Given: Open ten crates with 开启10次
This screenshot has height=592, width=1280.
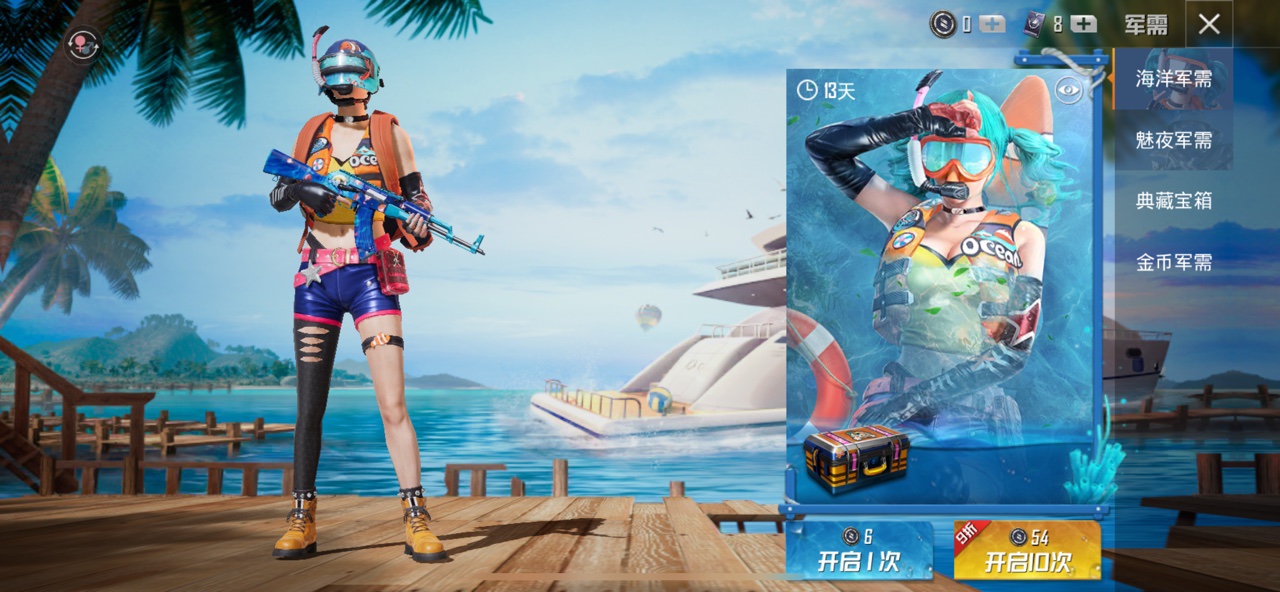Looking at the screenshot, I should 1027,550.
